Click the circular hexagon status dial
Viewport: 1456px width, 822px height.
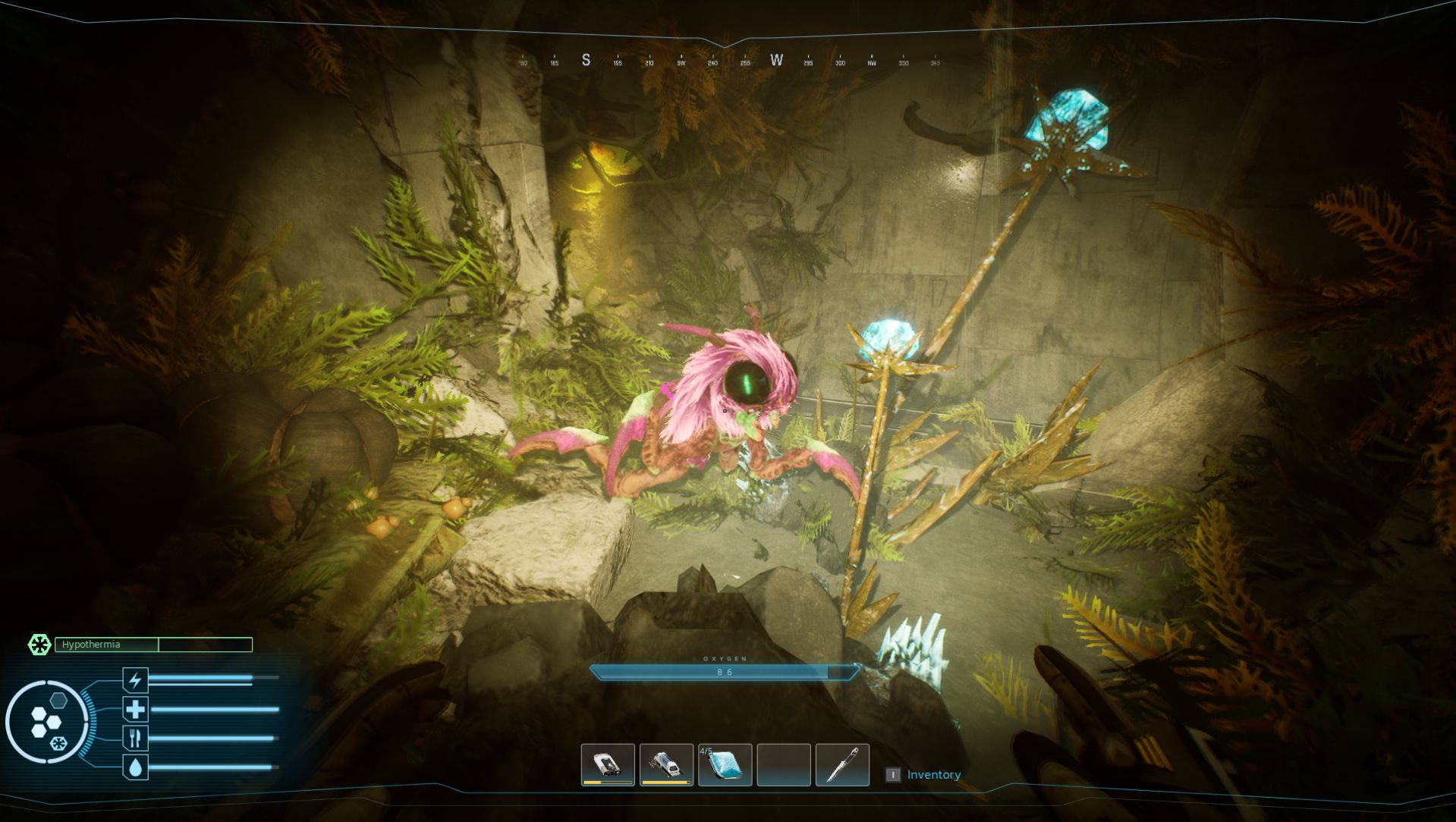click(x=47, y=722)
